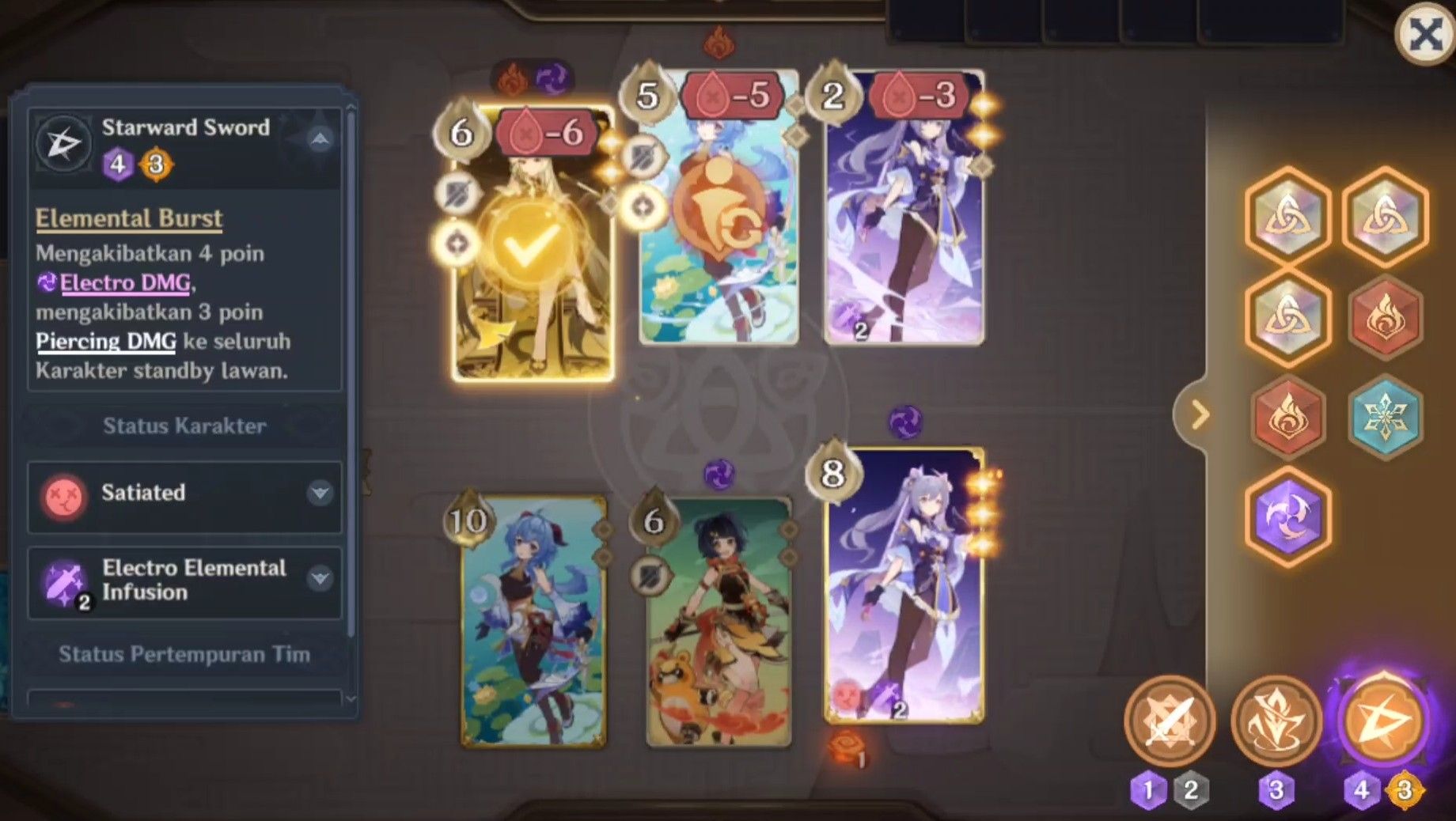Open the Status Pertempuran Tim section
The width and height of the screenshot is (1456, 821).
click(184, 655)
